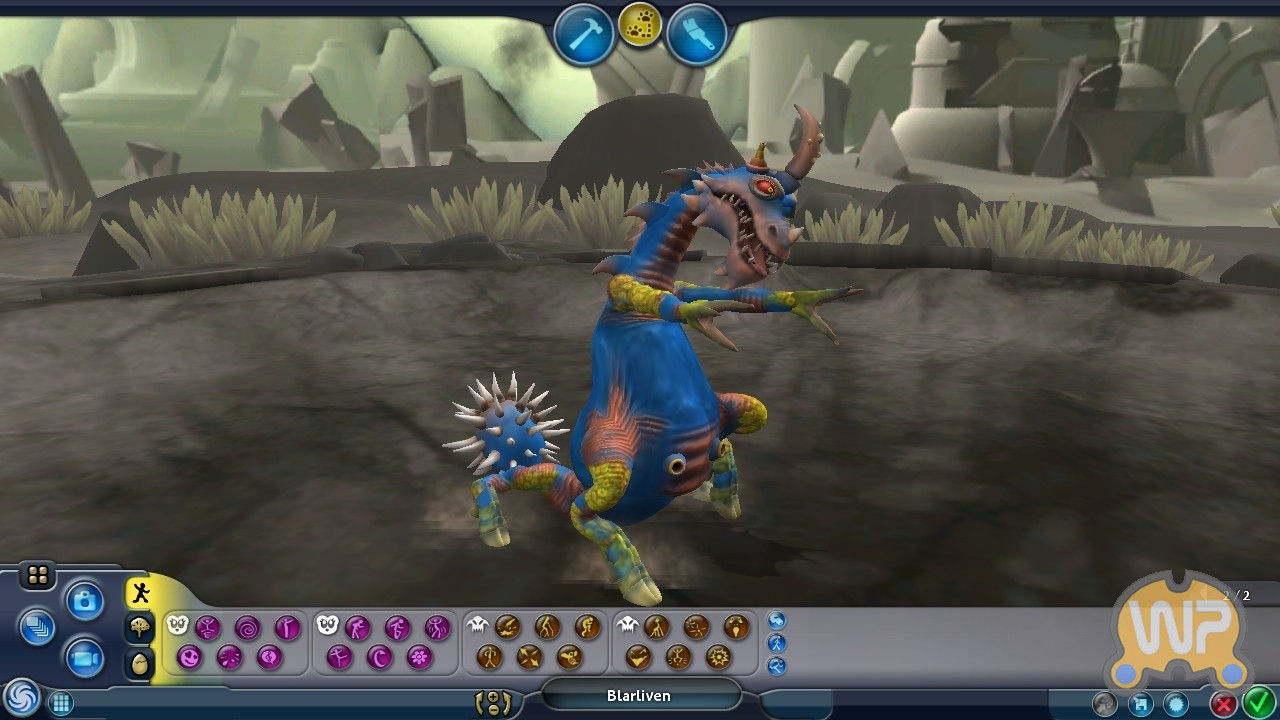Open the Spore main menu swirl button
The height and width of the screenshot is (720, 1280).
pyautogui.click(x=19, y=697)
